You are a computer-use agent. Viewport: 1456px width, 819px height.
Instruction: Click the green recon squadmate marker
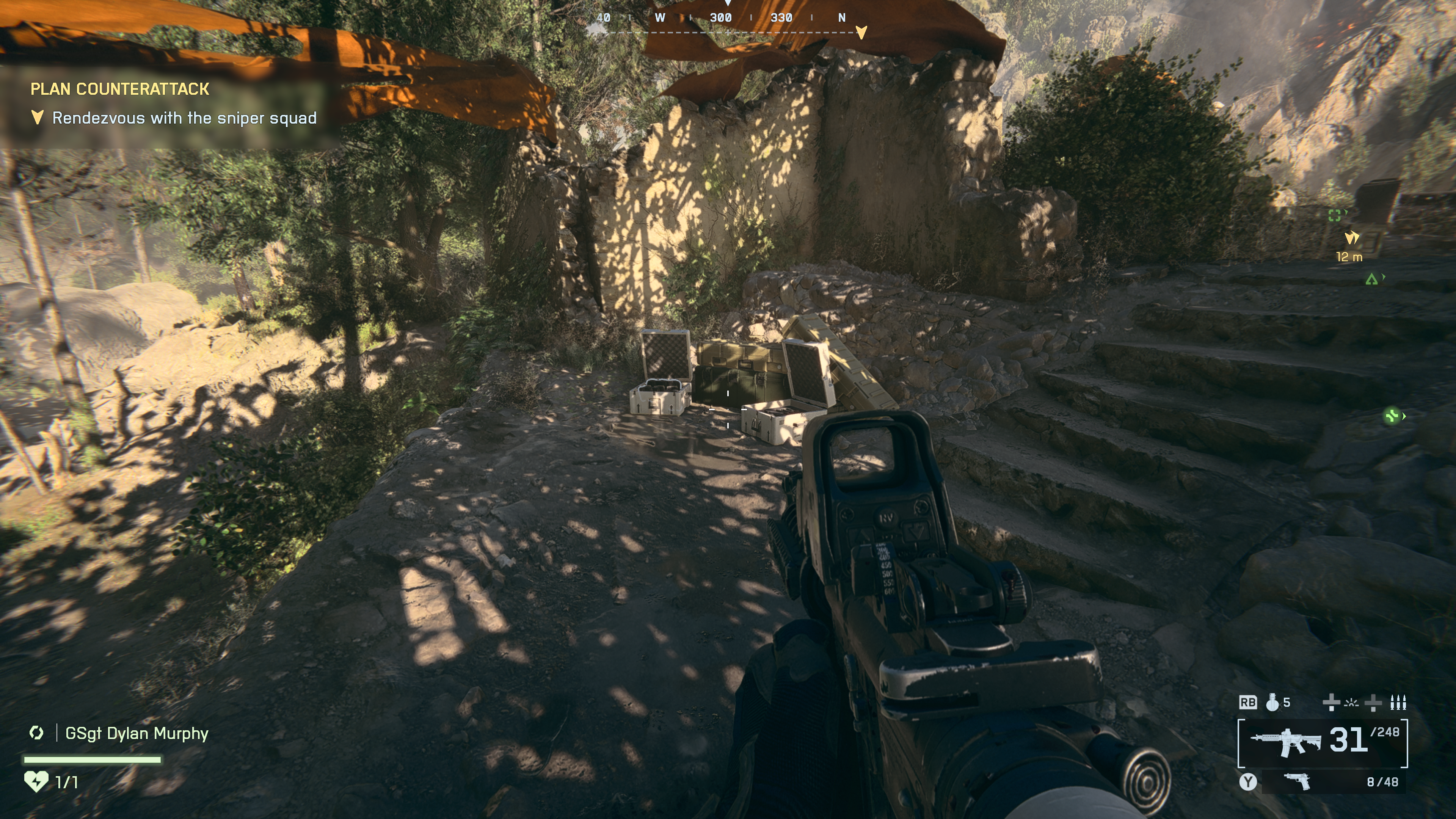coord(1335,215)
